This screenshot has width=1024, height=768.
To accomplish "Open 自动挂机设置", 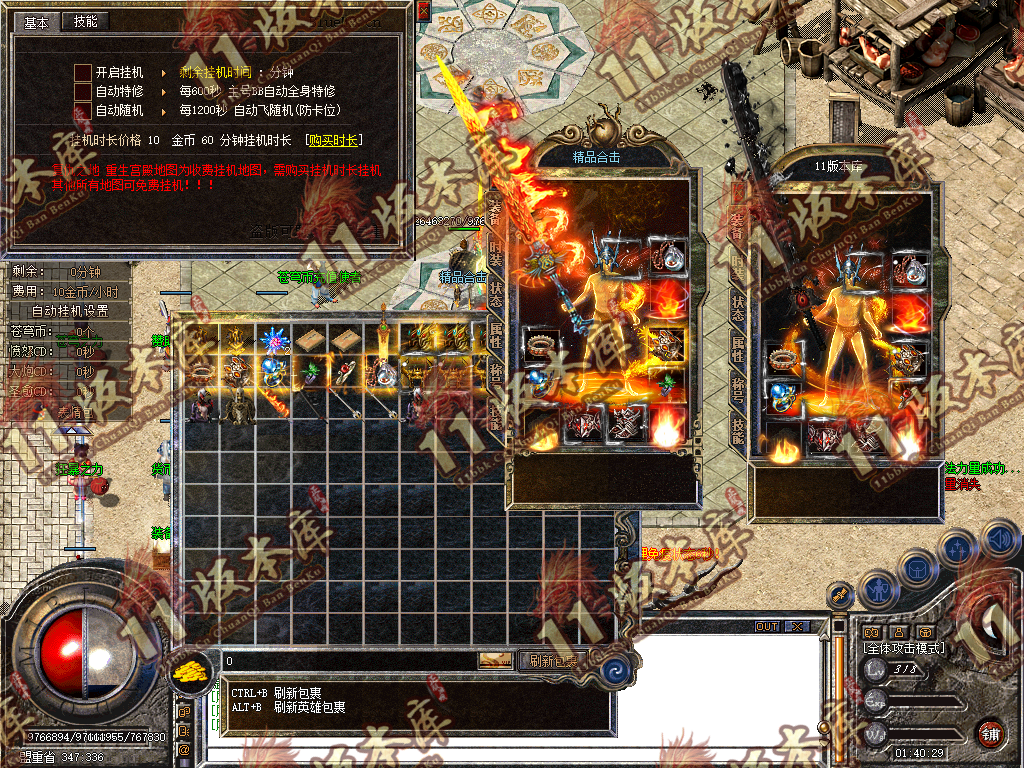I will [x=70, y=311].
